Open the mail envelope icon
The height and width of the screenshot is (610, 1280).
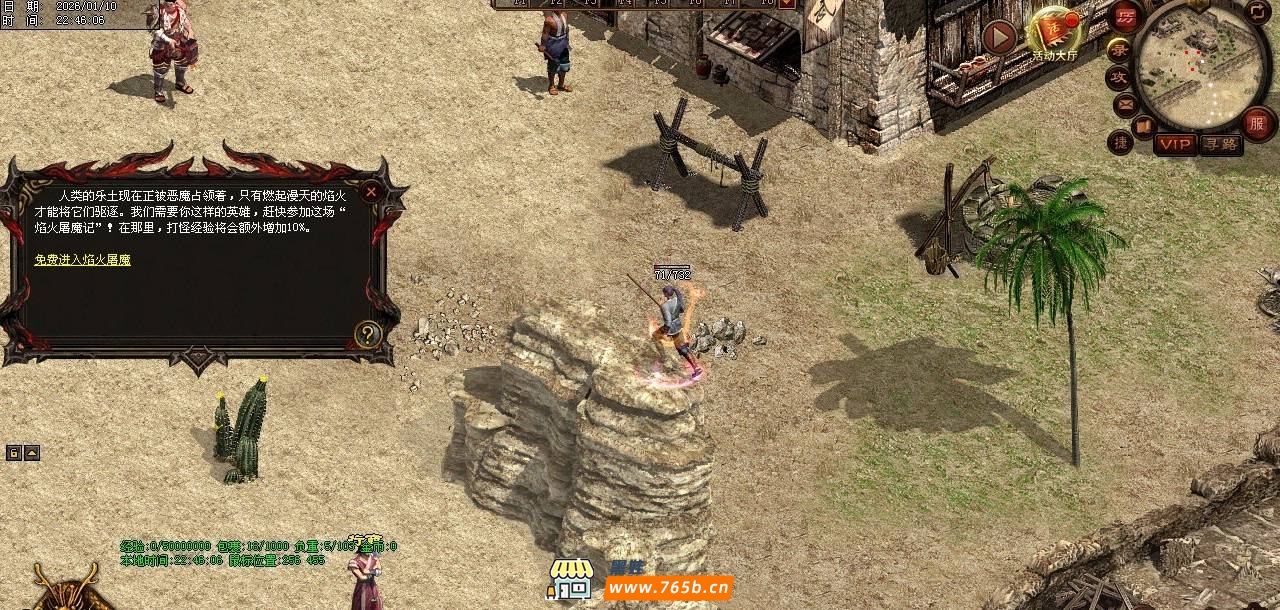click(1126, 104)
